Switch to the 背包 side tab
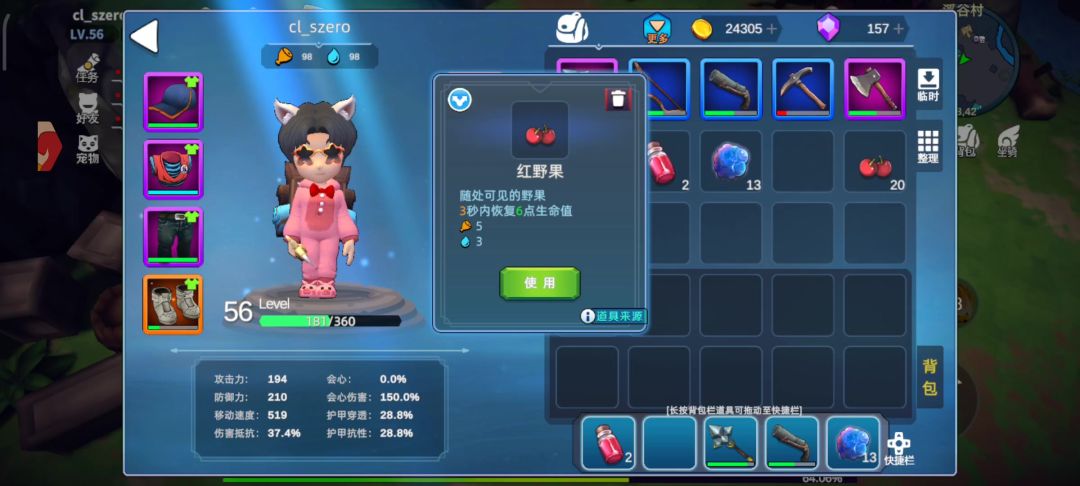1080x486 pixels. [929, 377]
